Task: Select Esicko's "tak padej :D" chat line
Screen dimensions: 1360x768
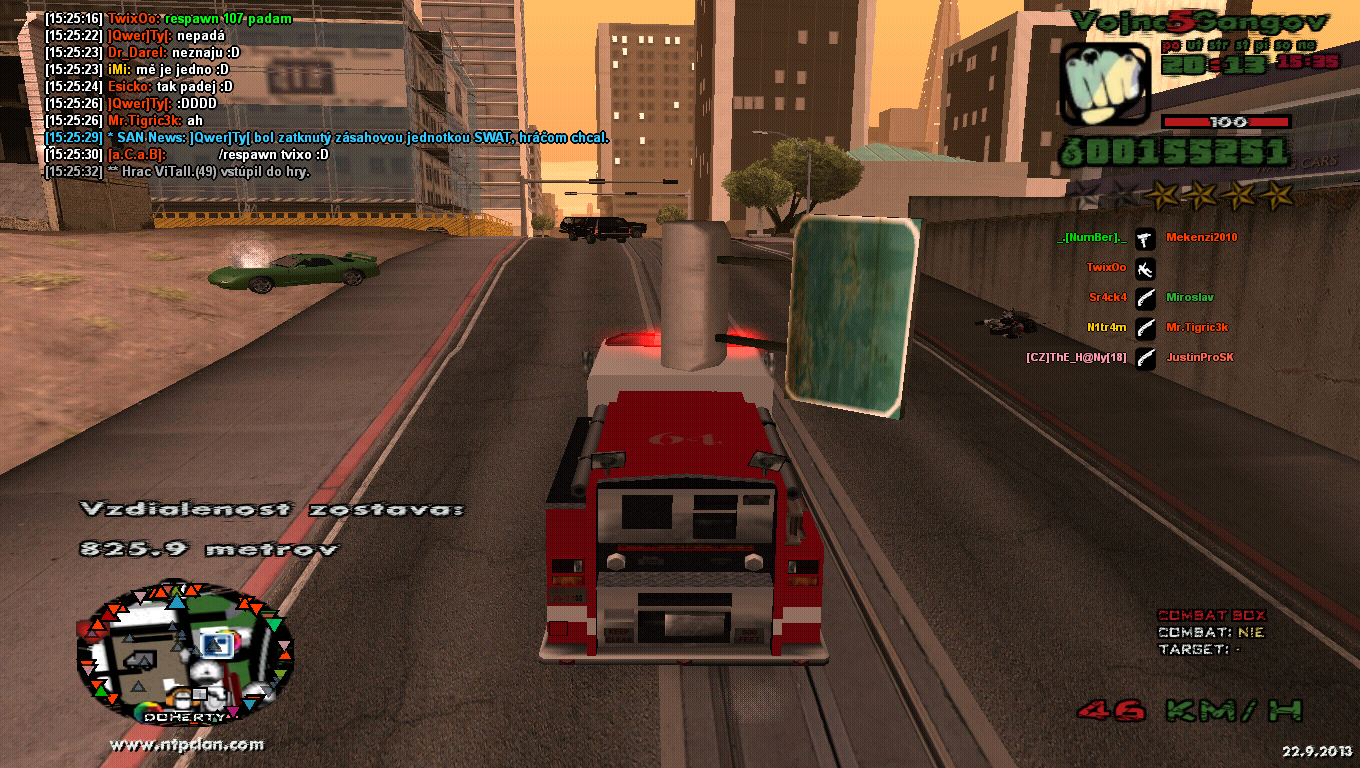Action: [138, 87]
